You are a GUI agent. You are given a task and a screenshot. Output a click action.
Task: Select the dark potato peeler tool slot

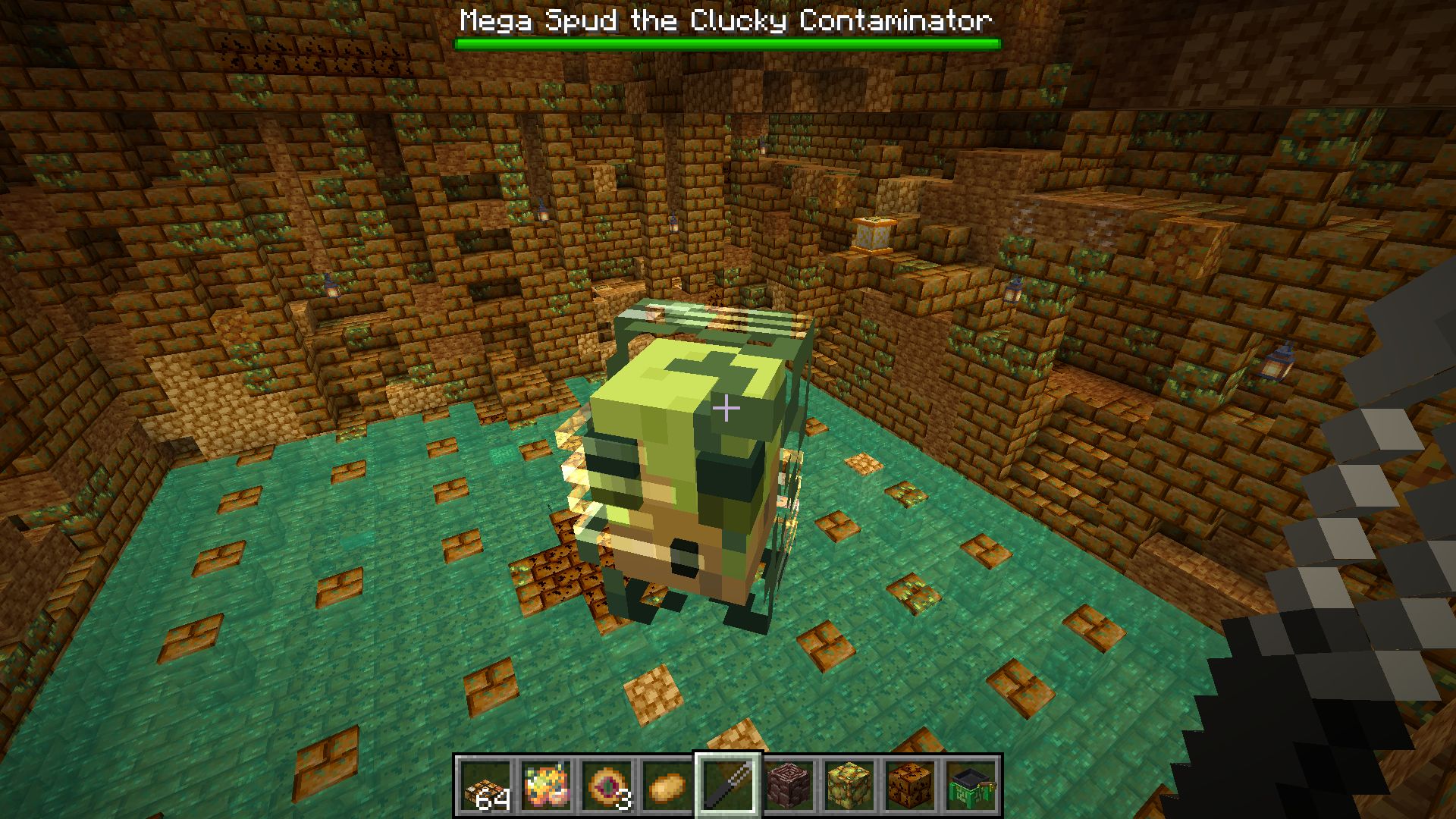pos(728,786)
